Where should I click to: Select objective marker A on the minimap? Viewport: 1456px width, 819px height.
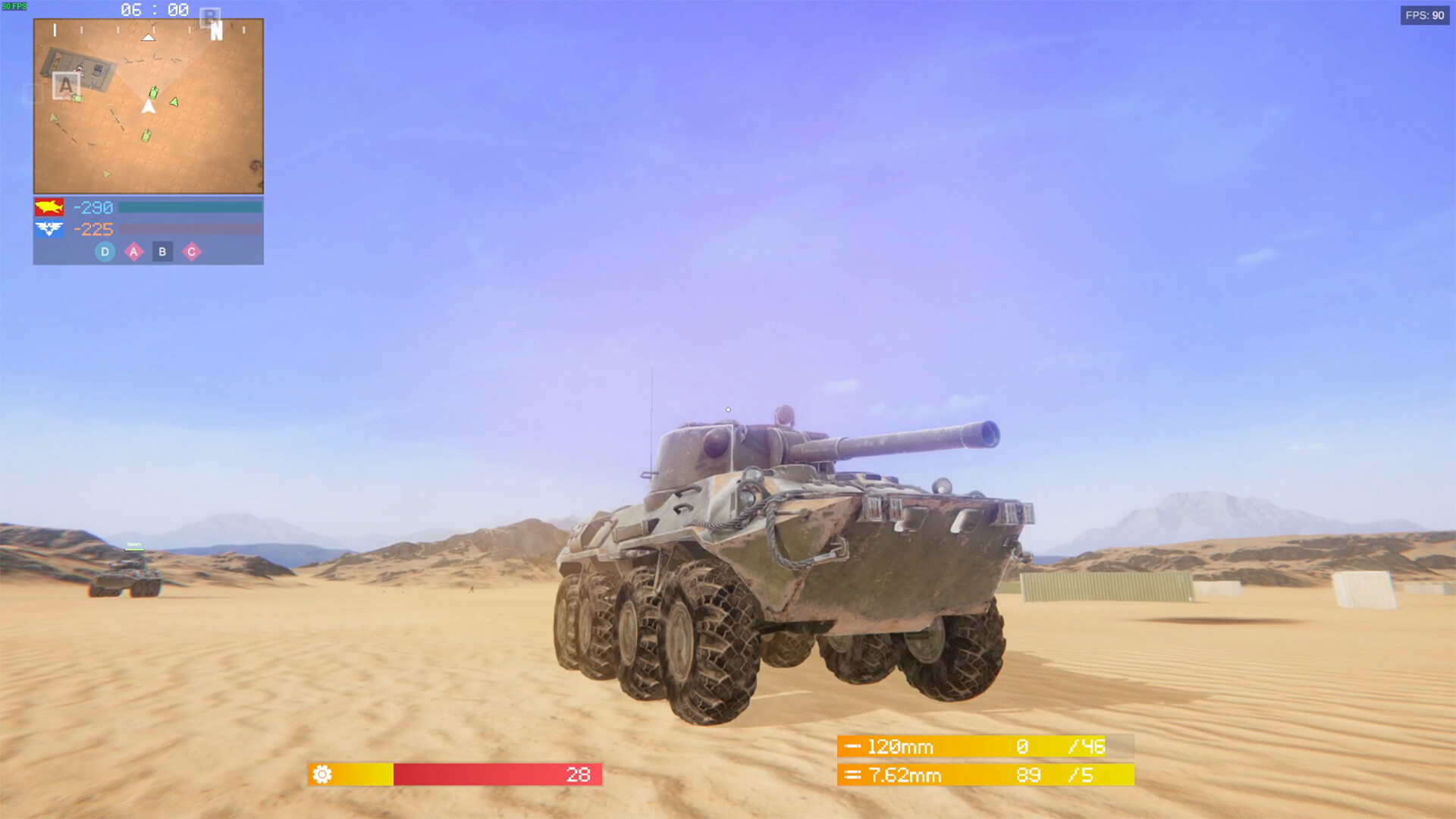[x=67, y=86]
